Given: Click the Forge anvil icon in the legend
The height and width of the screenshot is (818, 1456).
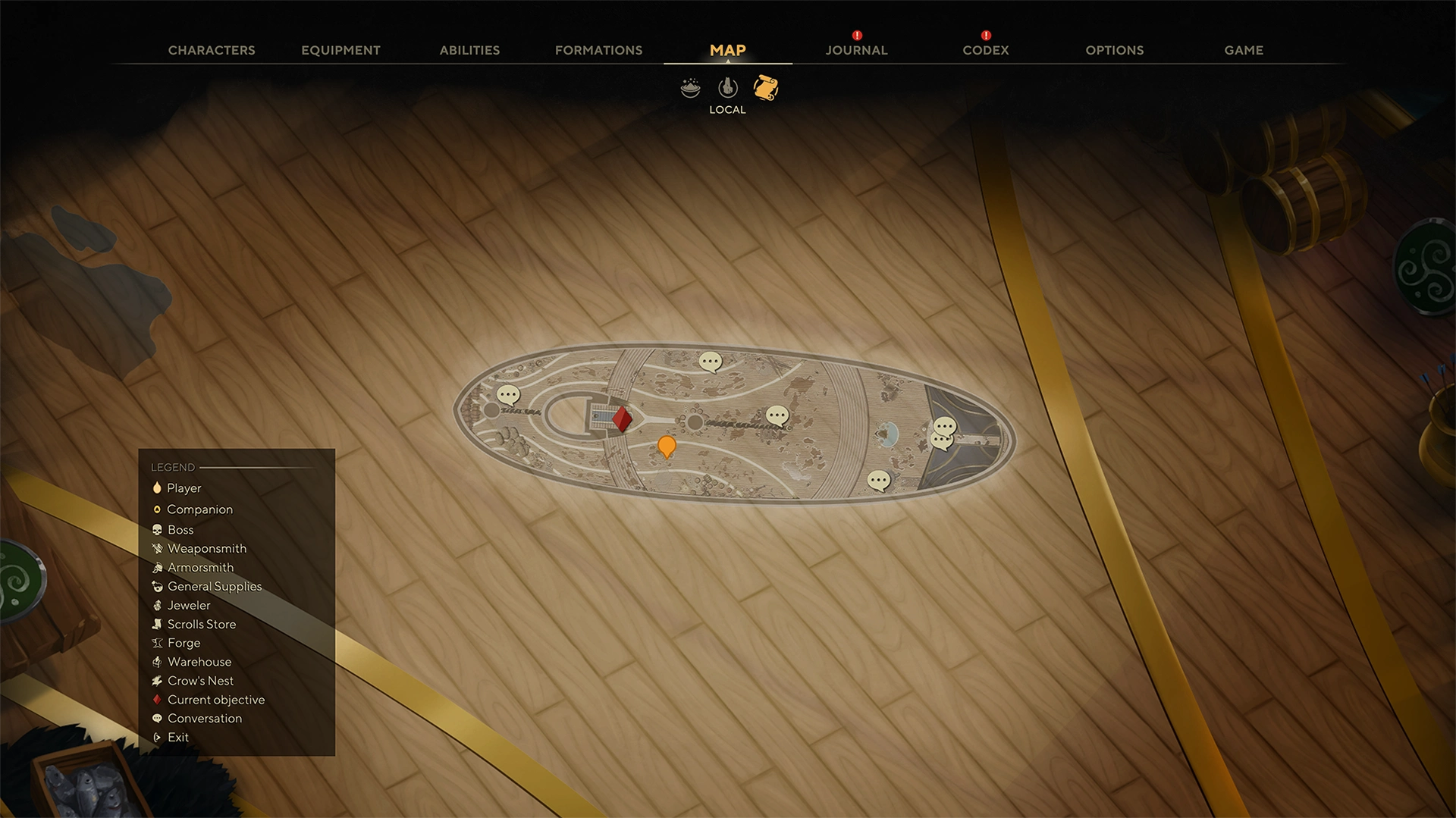Looking at the screenshot, I should 158,643.
